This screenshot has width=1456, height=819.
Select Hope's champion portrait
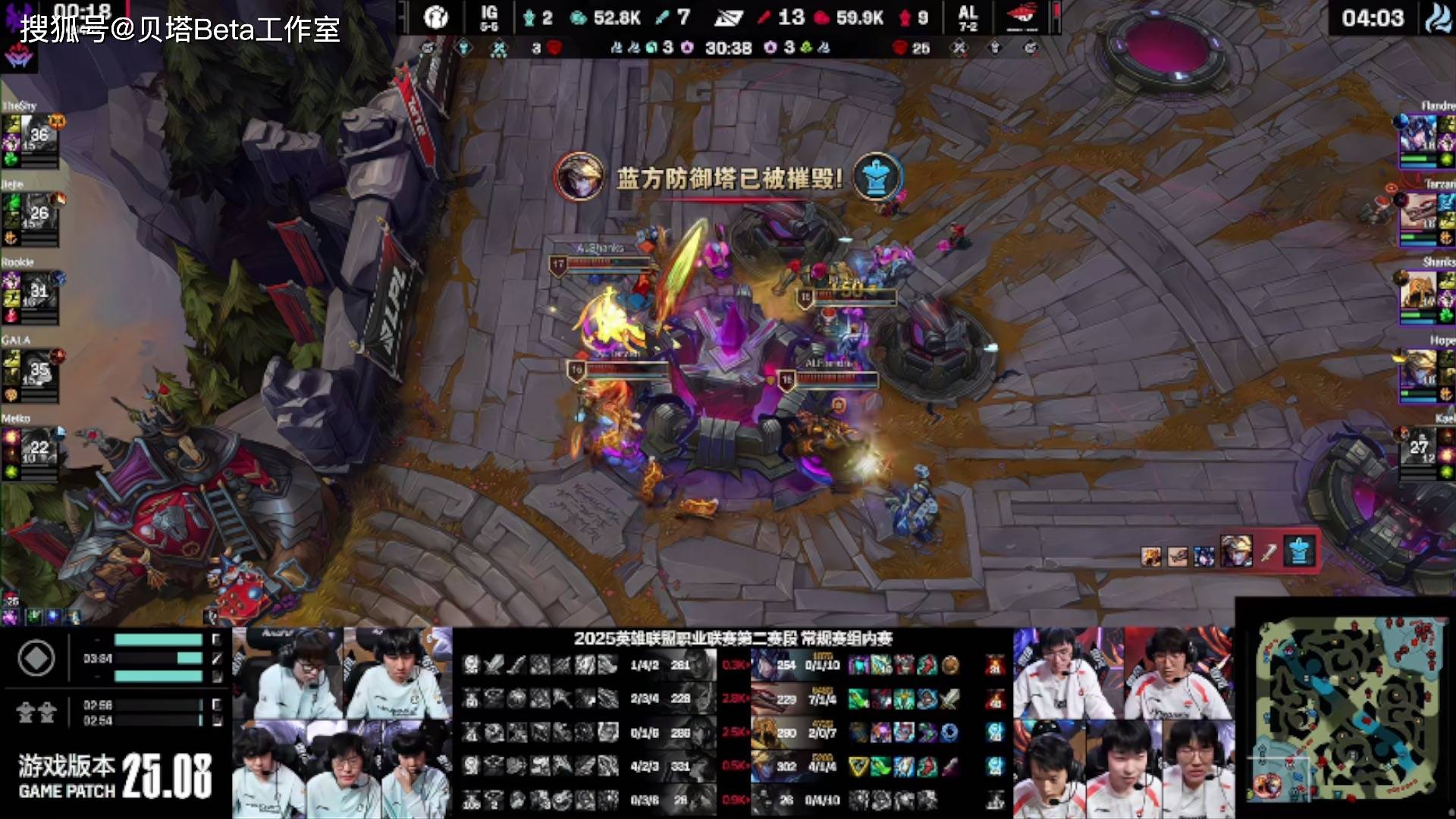(1417, 370)
